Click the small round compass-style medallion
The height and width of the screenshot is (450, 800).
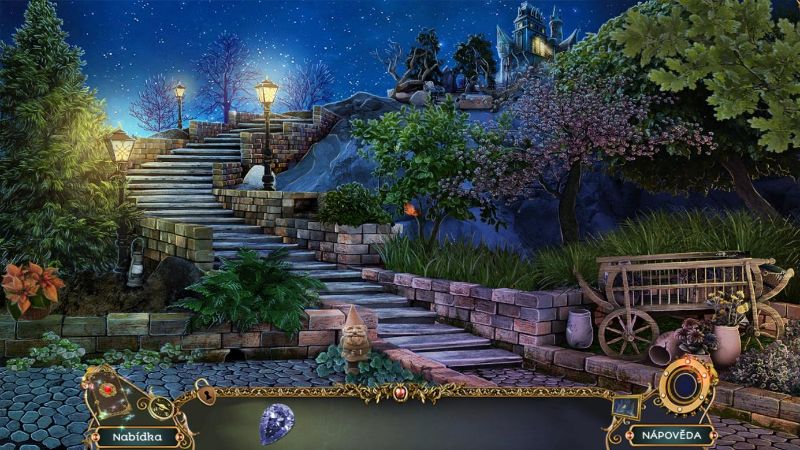pos(161,407)
